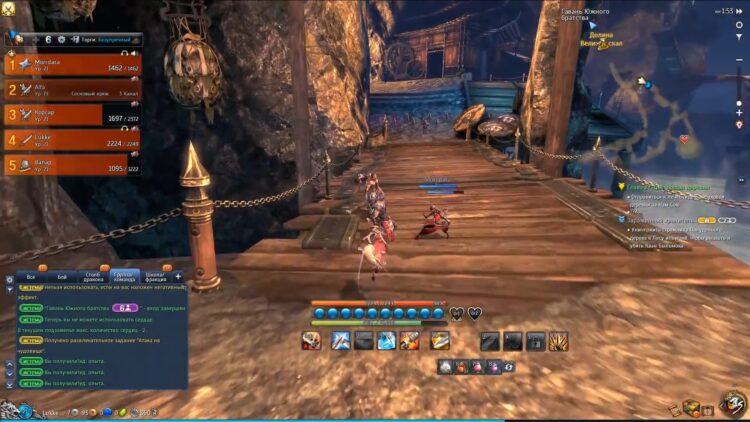Open party settings gear icon

(x=61, y=40)
